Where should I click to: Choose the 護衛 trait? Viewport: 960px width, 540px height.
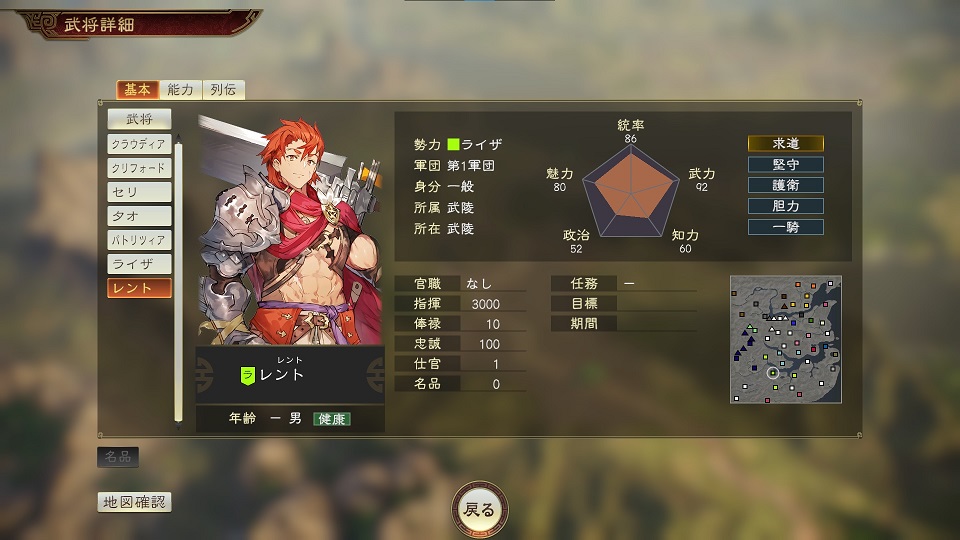pos(786,185)
